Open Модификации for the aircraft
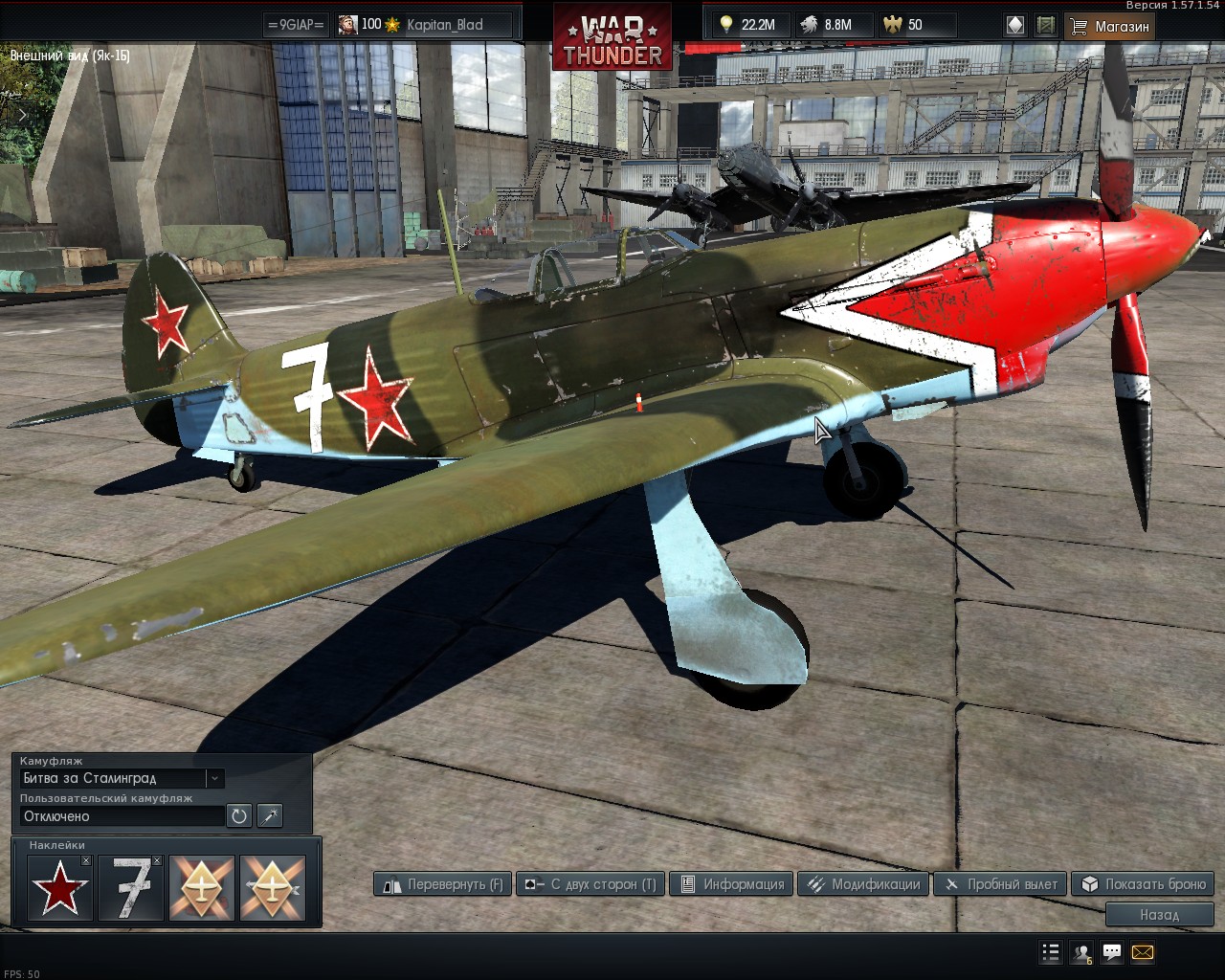1225x980 pixels. (x=863, y=884)
